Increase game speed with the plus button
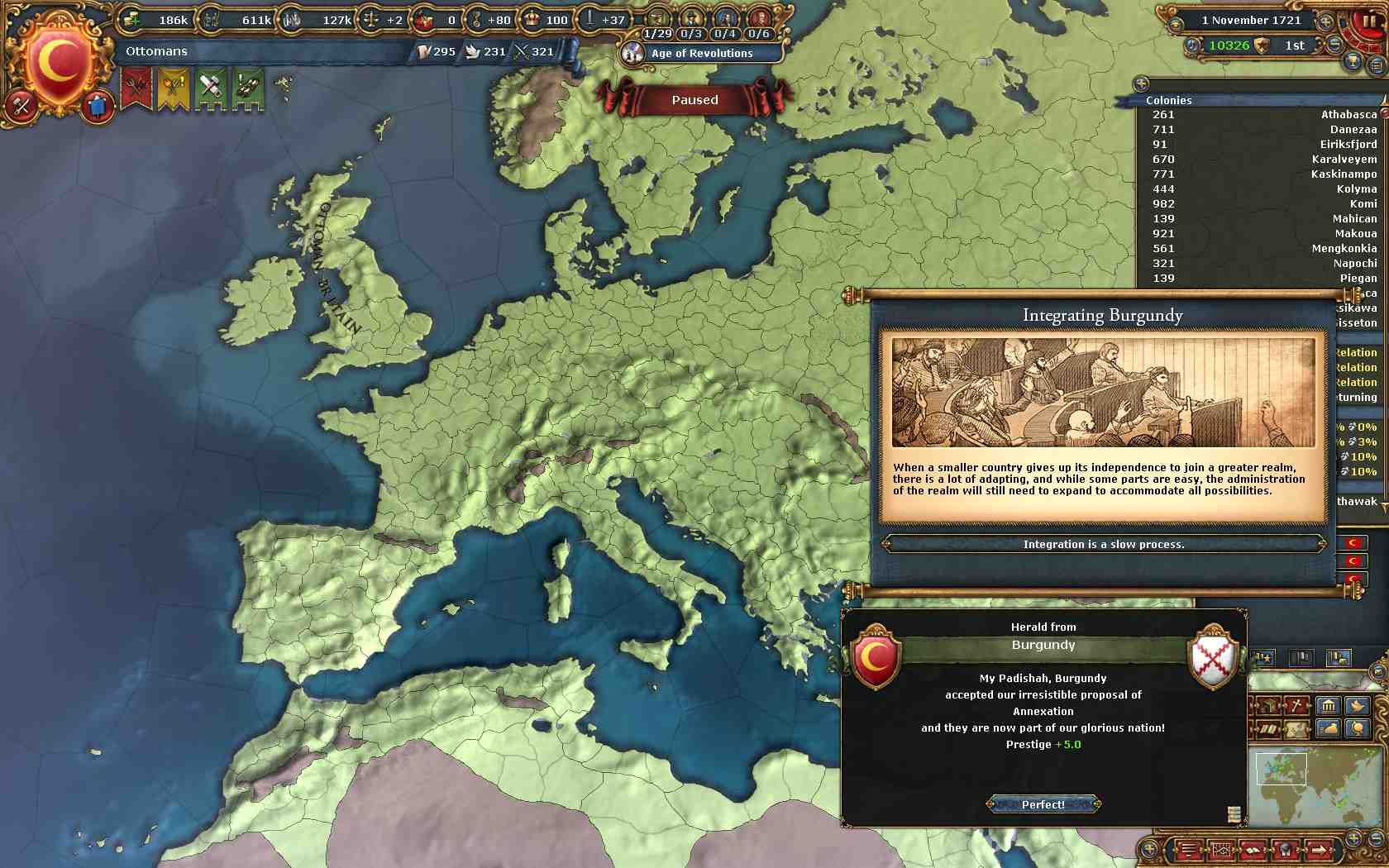This screenshot has height=868, width=1389. tap(1326, 21)
